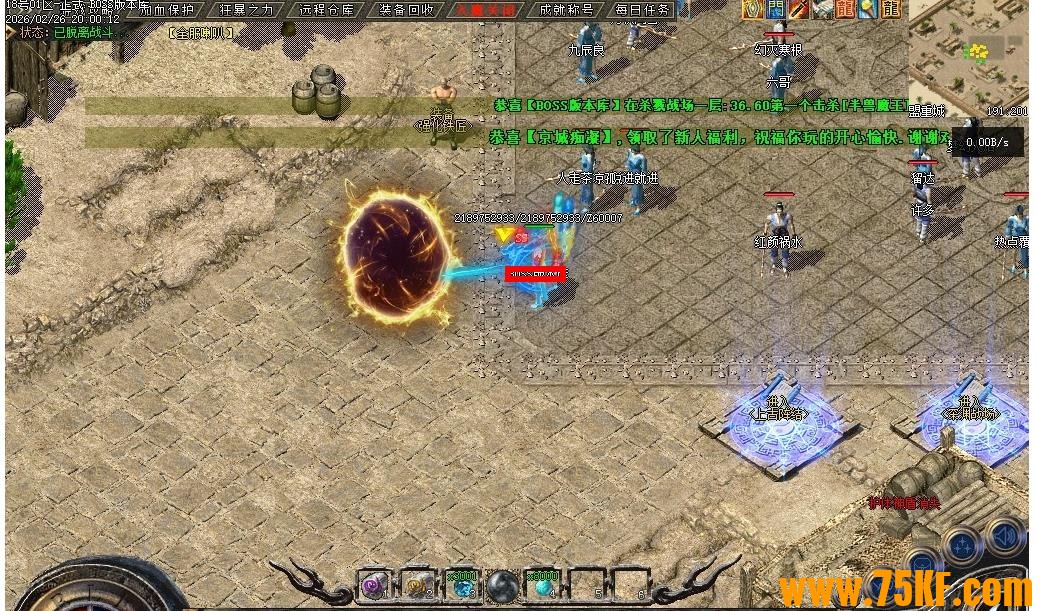Click the round speaker sound button
The image size is (1037, 611).
click(x=1003, y=537)
